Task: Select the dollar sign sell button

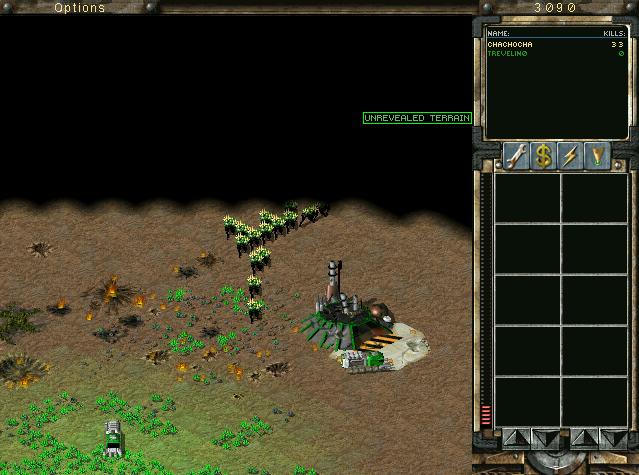Action: pyautogui.click(x=543, y=156)
